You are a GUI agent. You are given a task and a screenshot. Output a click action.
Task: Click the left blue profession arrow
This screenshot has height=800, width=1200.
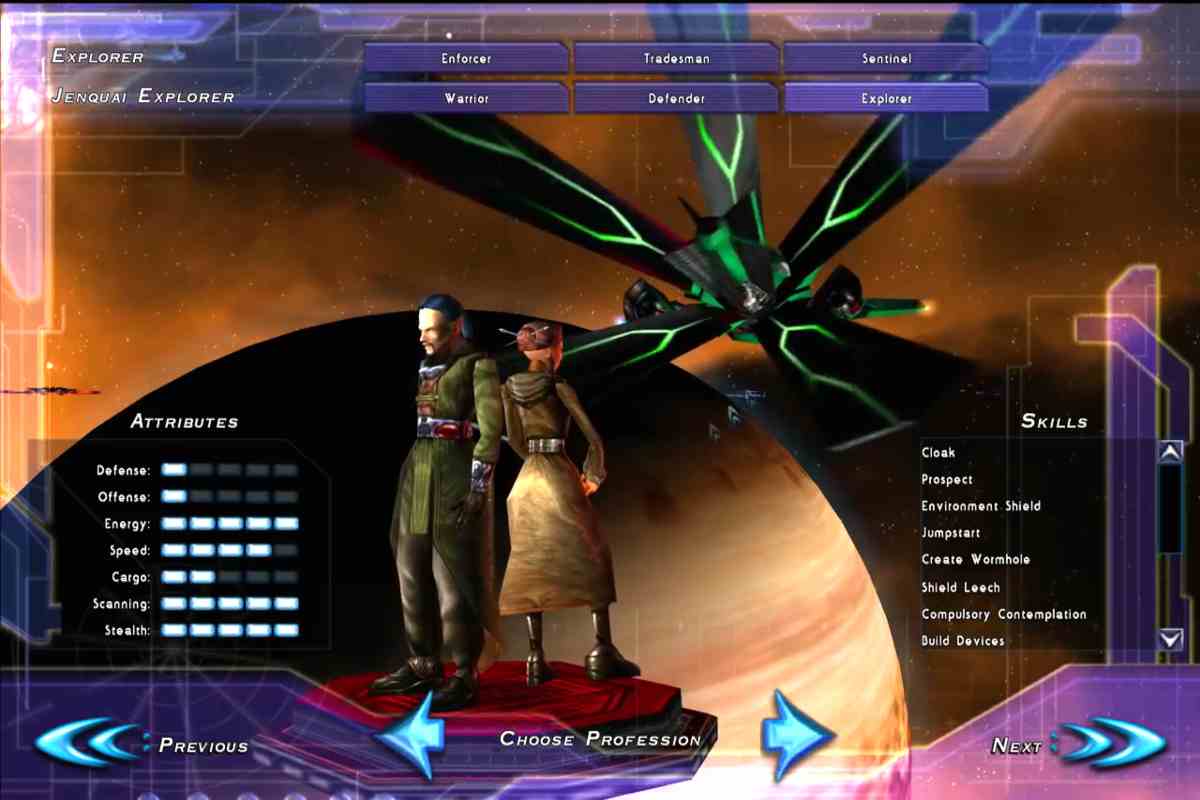[x=412, y=735]
